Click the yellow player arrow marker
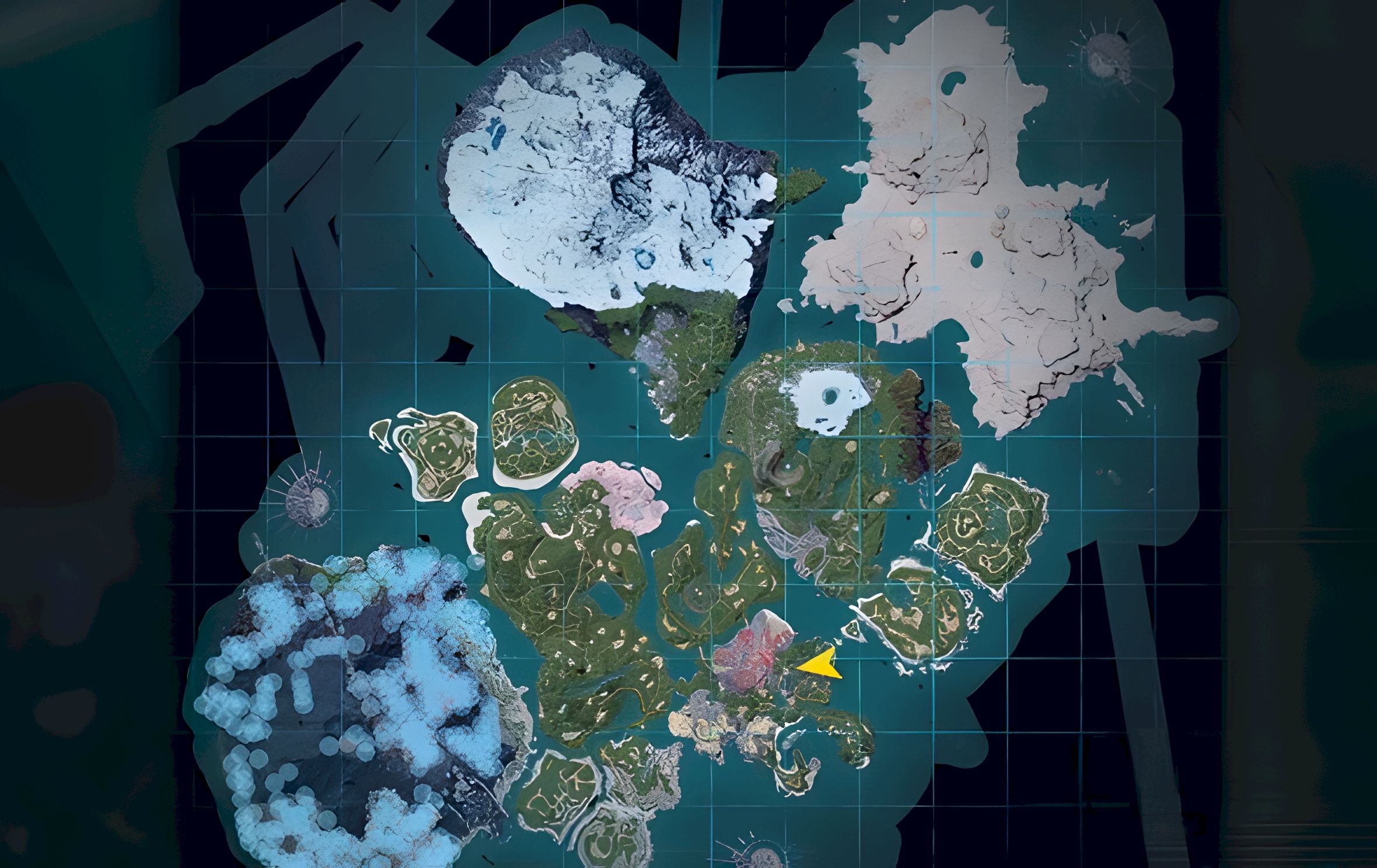Viewport: 1377px width, 868px height. tap(820, 664)
